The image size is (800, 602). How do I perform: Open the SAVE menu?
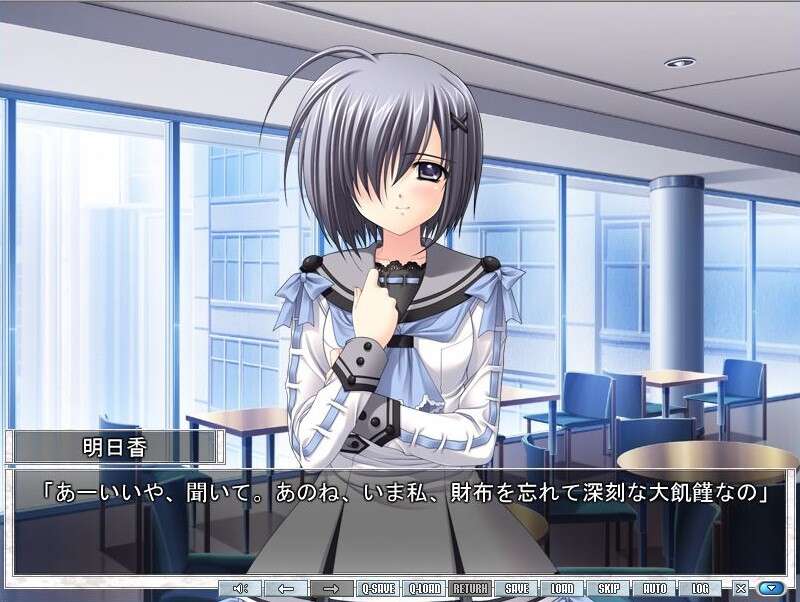(x=517, y=589)
